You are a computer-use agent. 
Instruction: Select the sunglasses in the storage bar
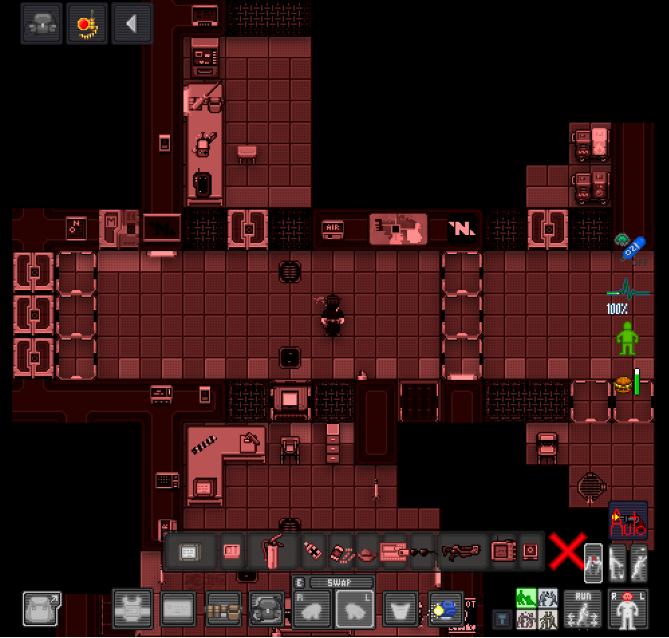[x=423, y=551]
